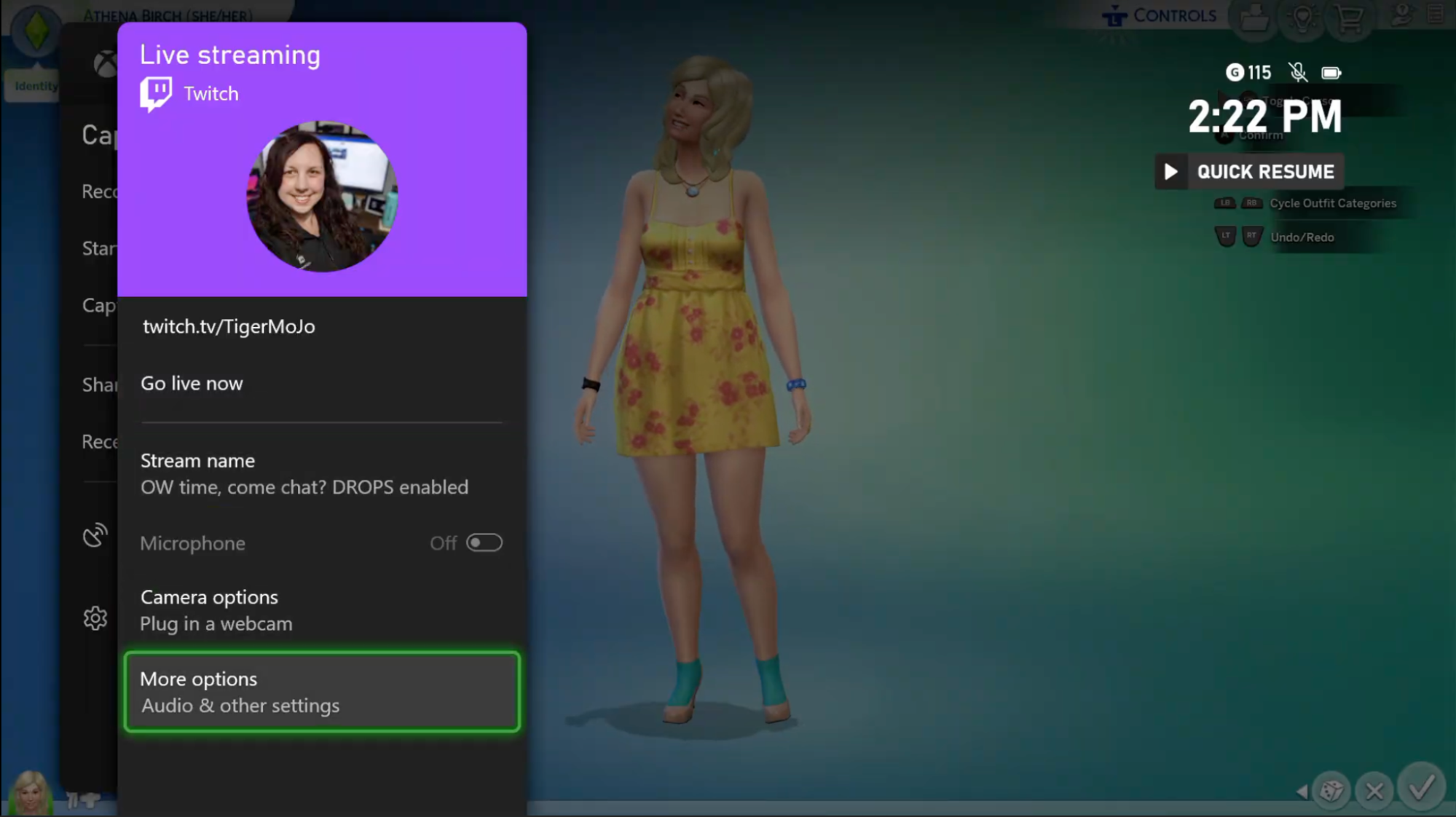This screenshot has height=817, width=1456.
Task: Click Go live now
Action: (x=192, y=383)
